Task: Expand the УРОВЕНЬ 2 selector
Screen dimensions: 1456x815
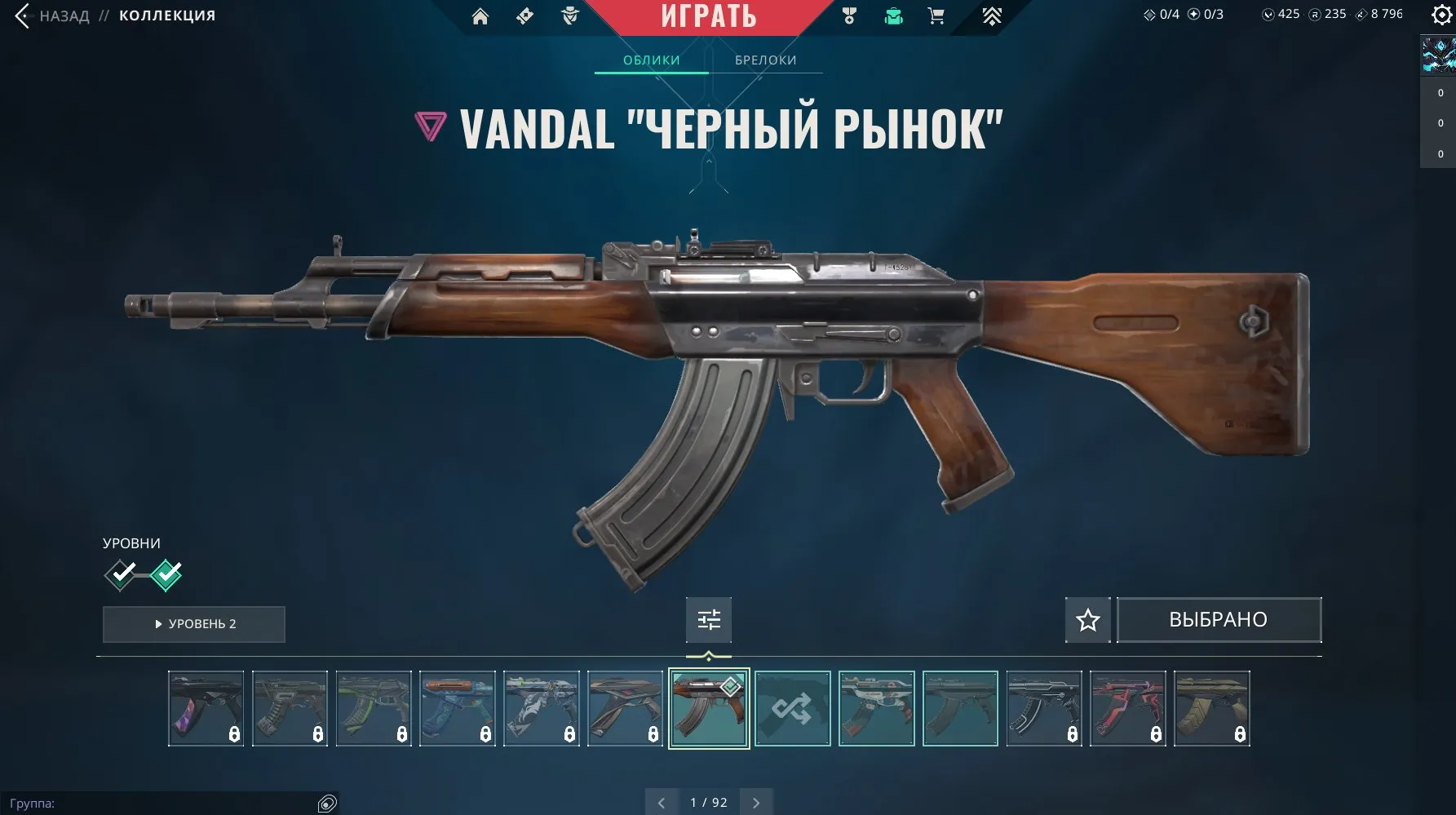Action: tap(193, 624)
